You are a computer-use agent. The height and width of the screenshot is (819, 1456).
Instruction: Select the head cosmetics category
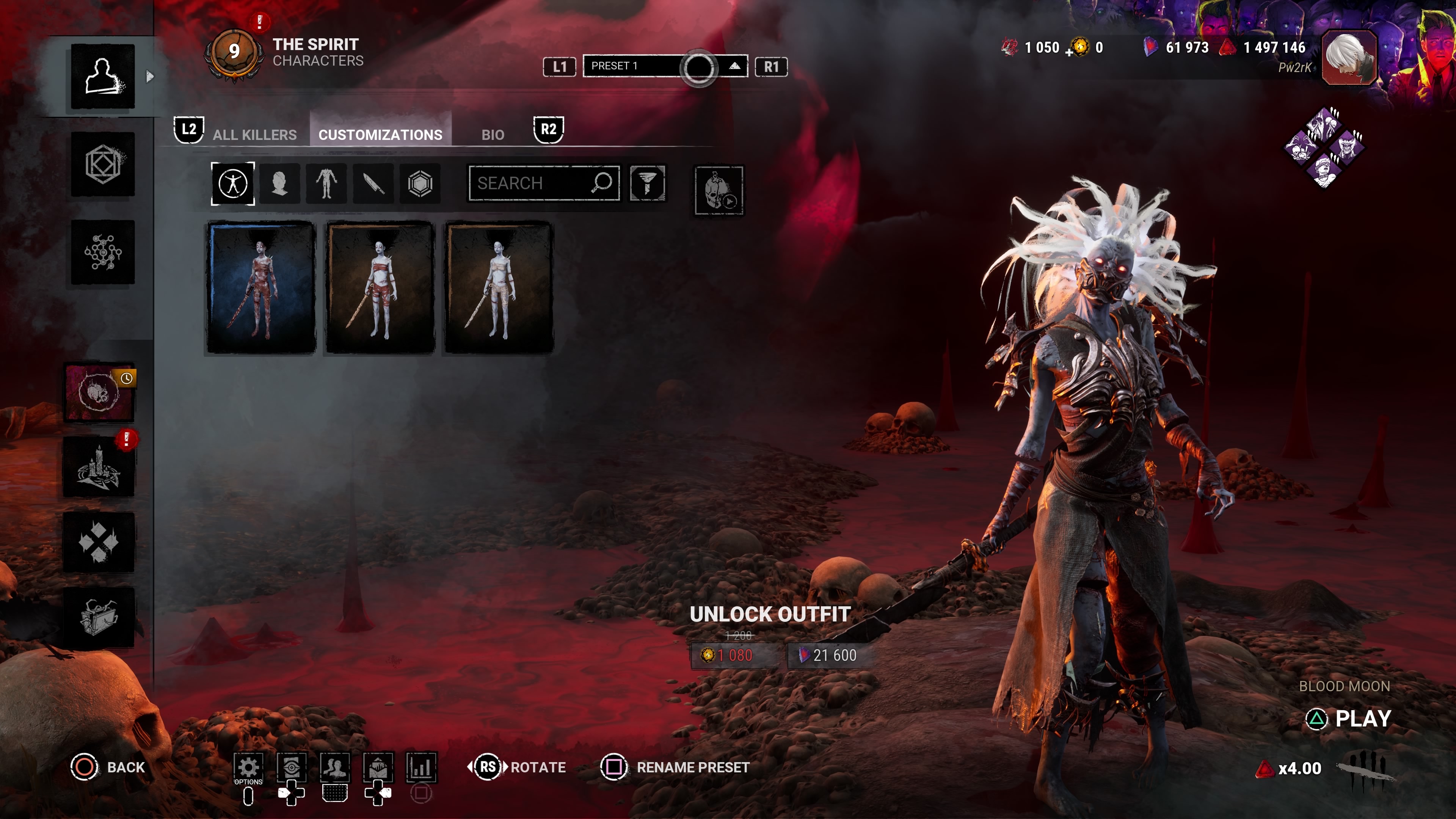280,183
